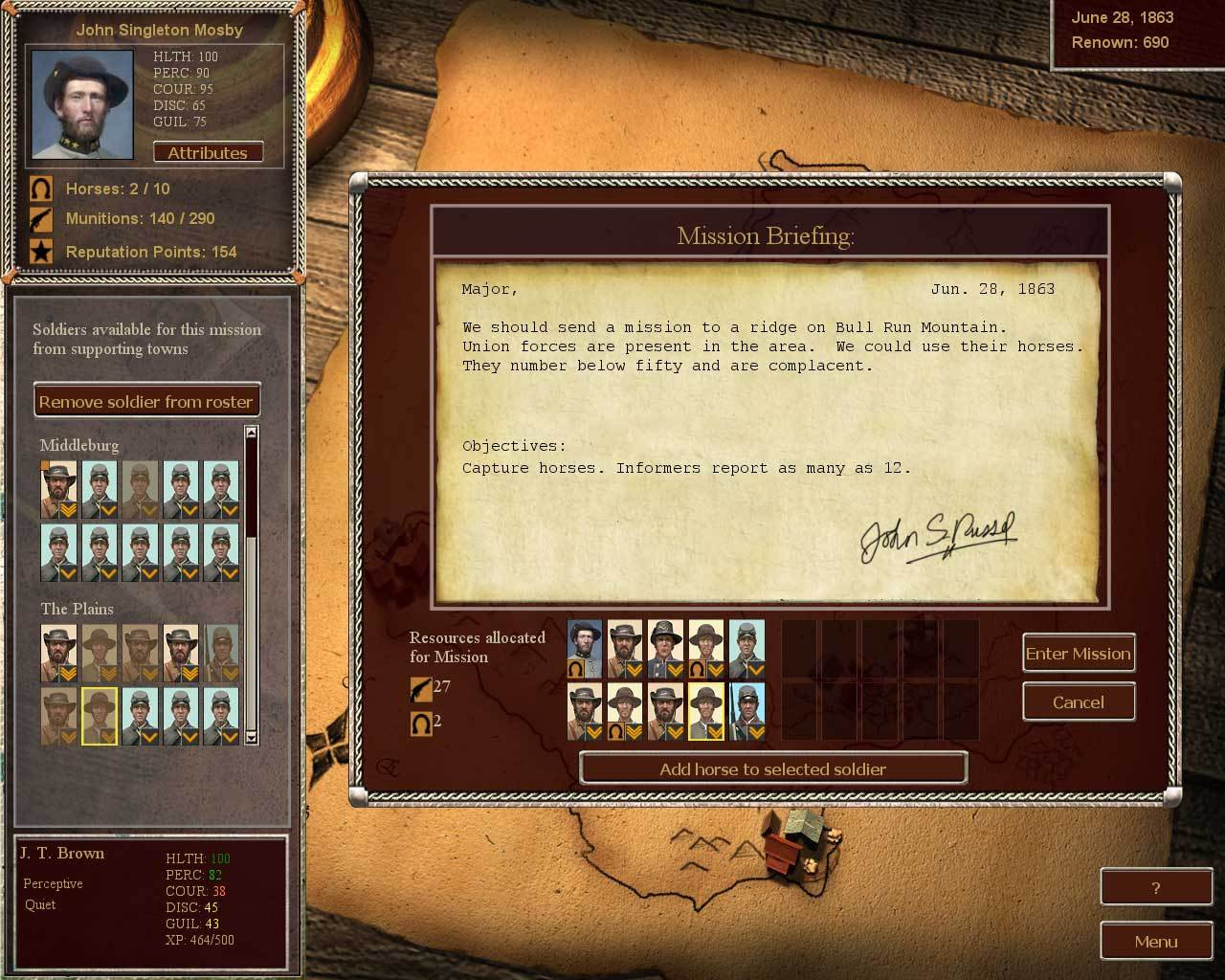
Task: Click Remove soldier from roster
Action: point(146,402)
